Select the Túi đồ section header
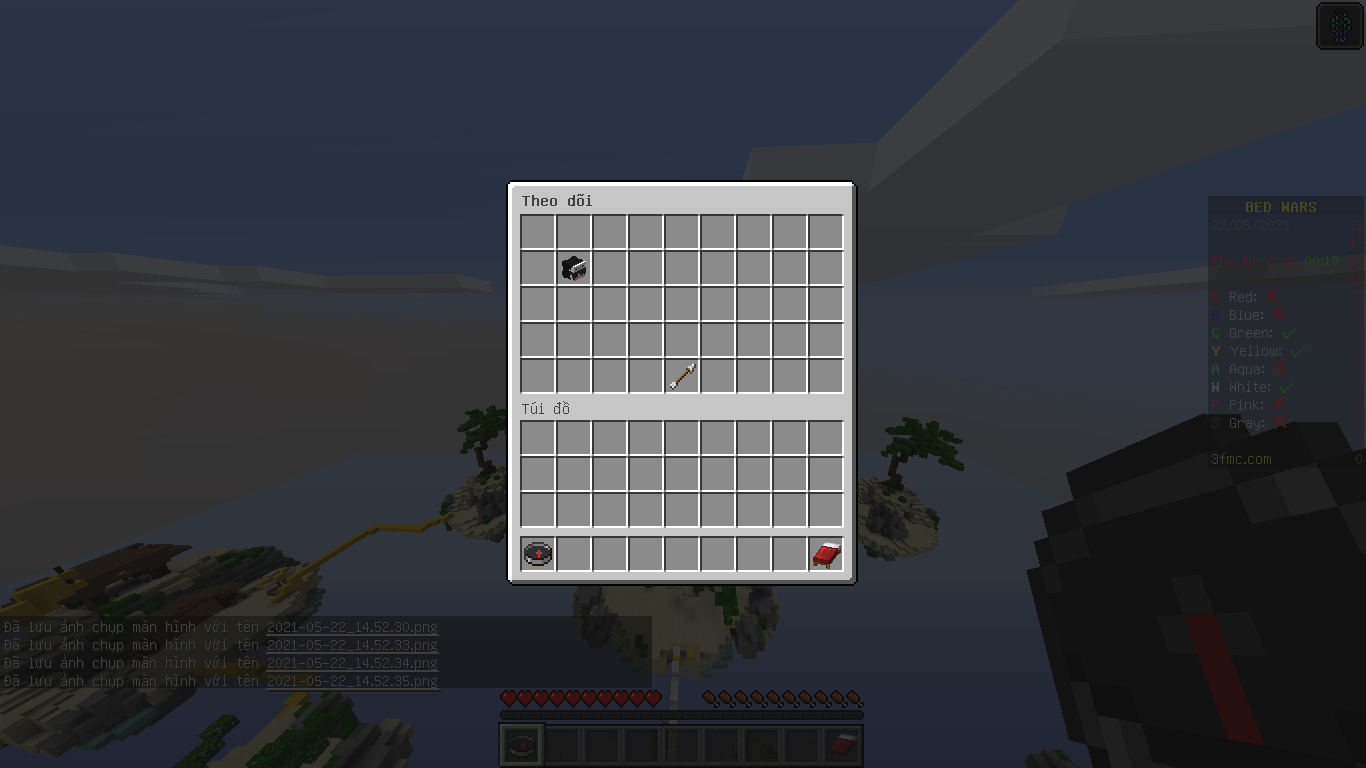The height and width of the screenshot is (768, 1366). click(x=546, y=409)
